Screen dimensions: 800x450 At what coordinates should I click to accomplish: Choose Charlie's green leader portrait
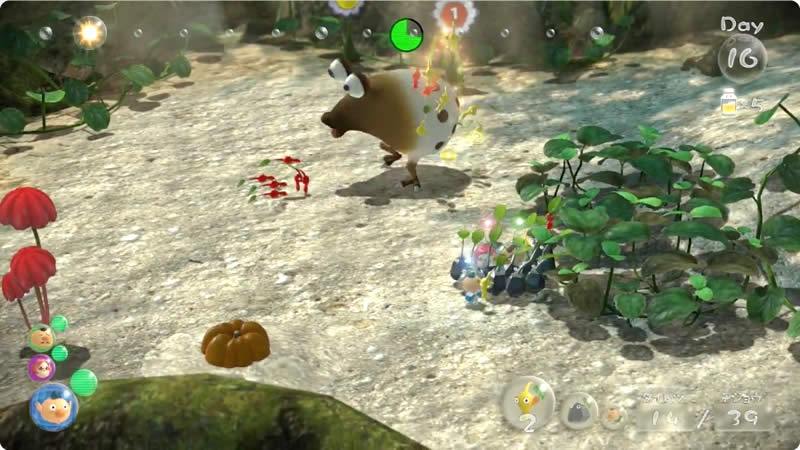click(x=40, y=338)
